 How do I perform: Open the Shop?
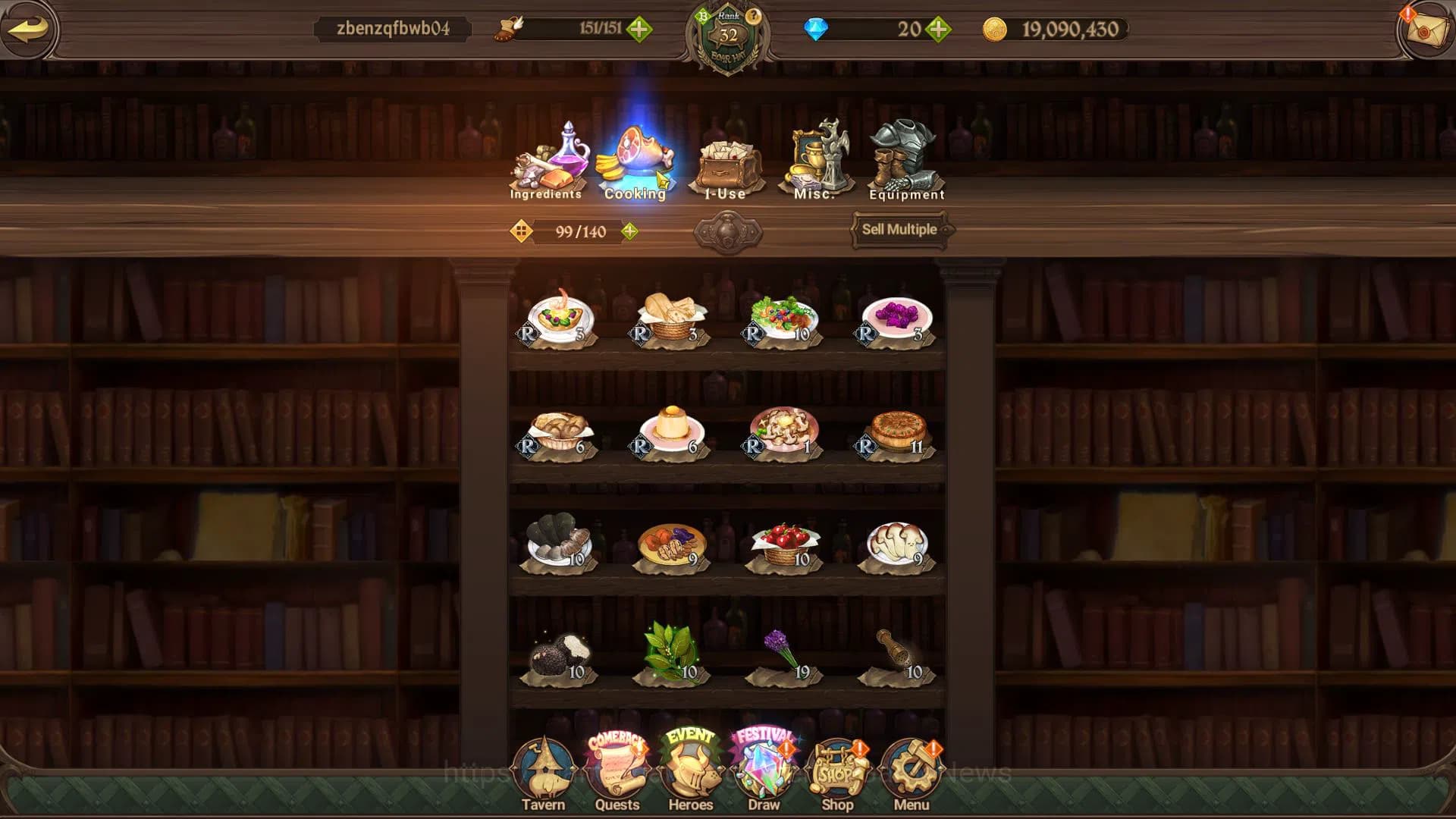click(x=837, y=773)
